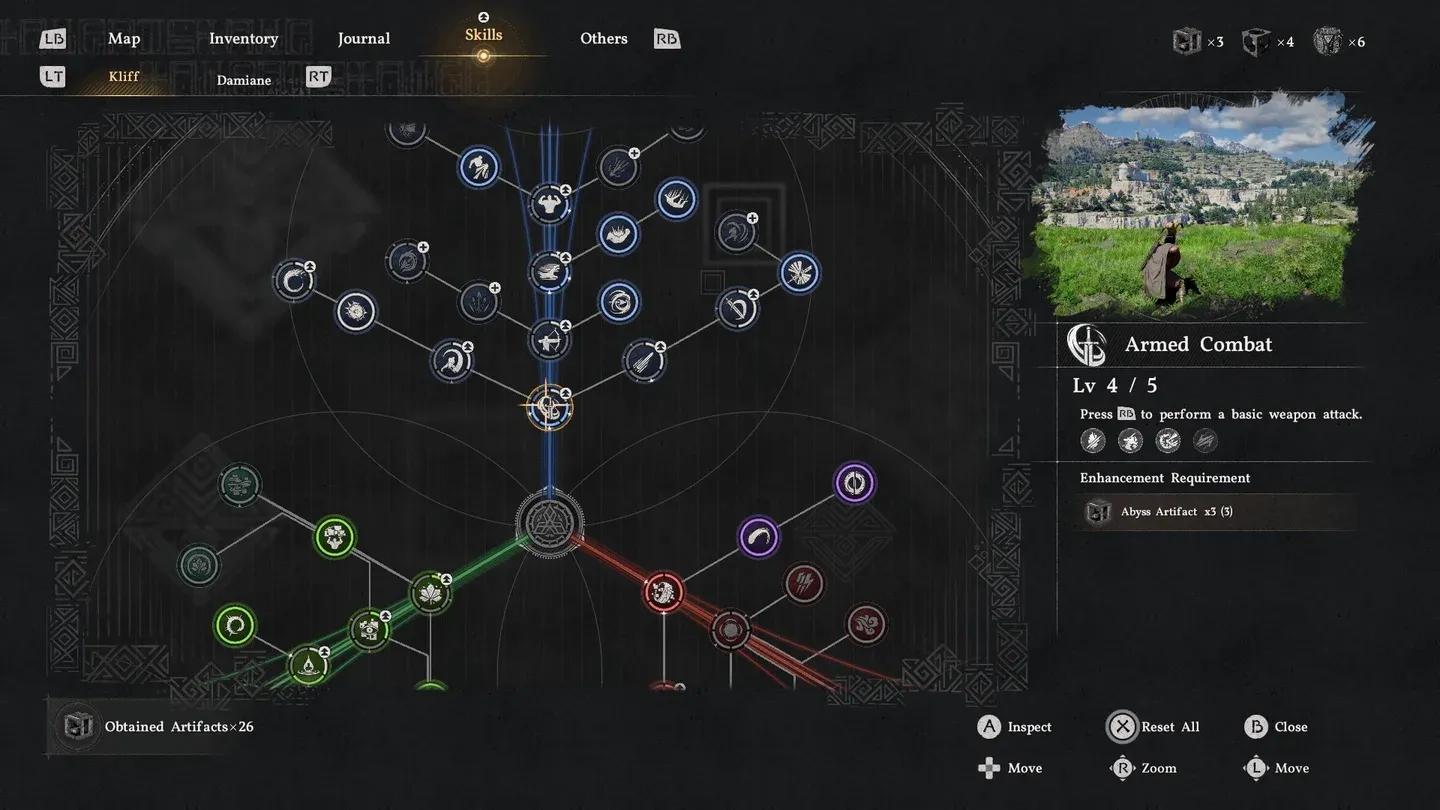Viewport: 1440px width, 810px height.
Task: Select the purple crescent moon skill node
Action: [757, 536]
